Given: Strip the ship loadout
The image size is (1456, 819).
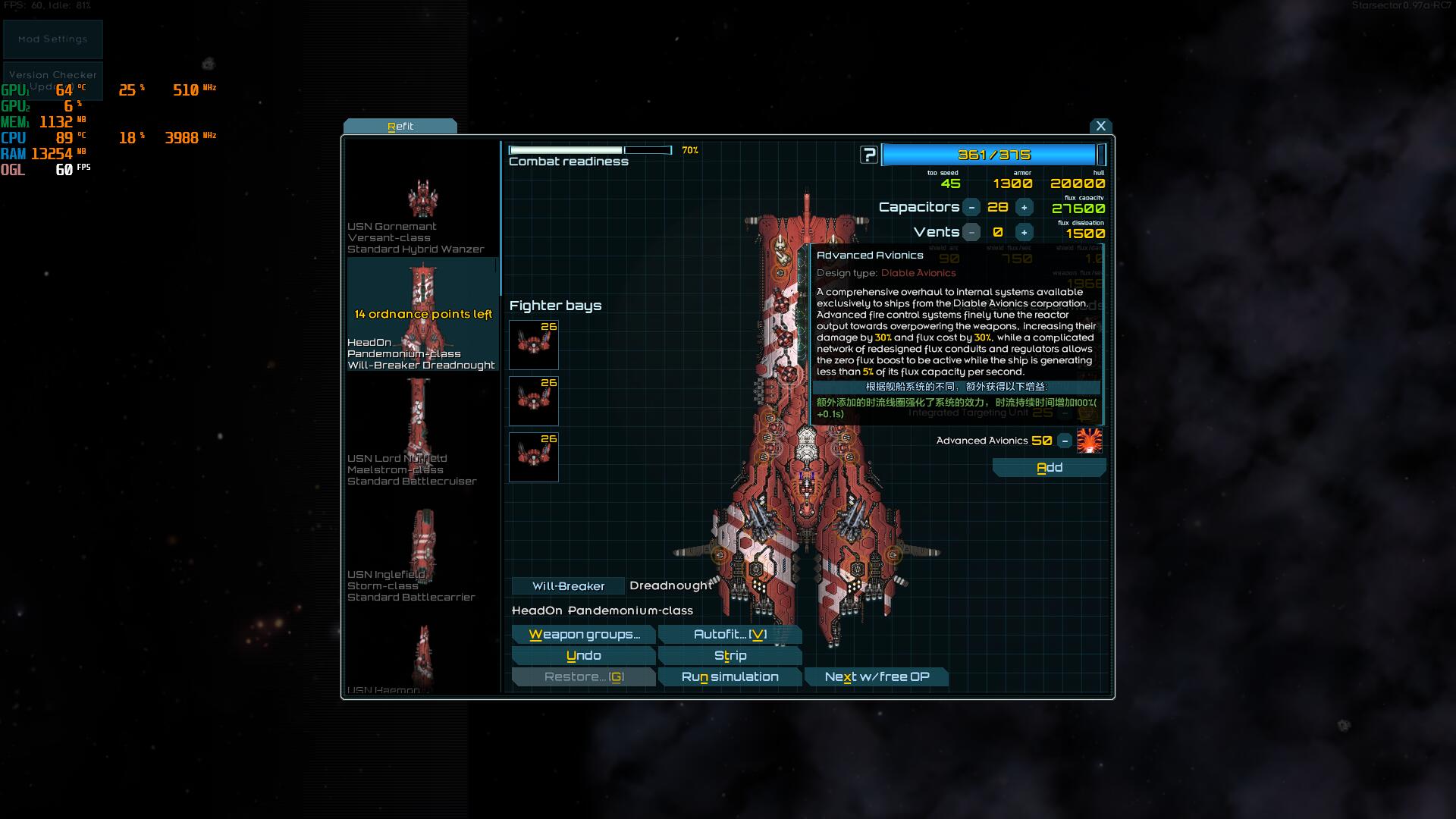Looking at the screenshot, I should [730, 656].
